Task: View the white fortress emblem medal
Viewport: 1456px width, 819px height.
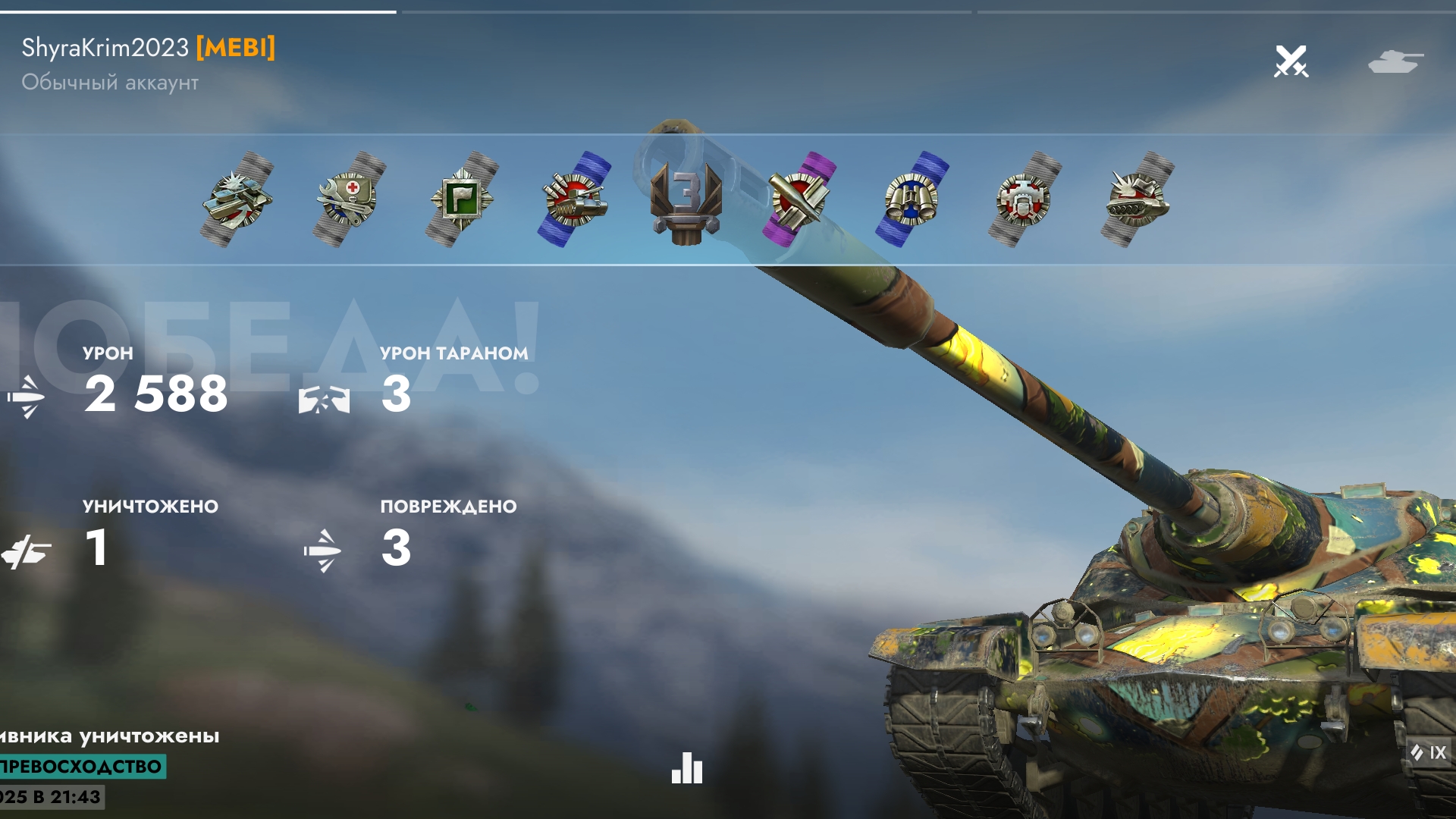Action: (1024, 199)
